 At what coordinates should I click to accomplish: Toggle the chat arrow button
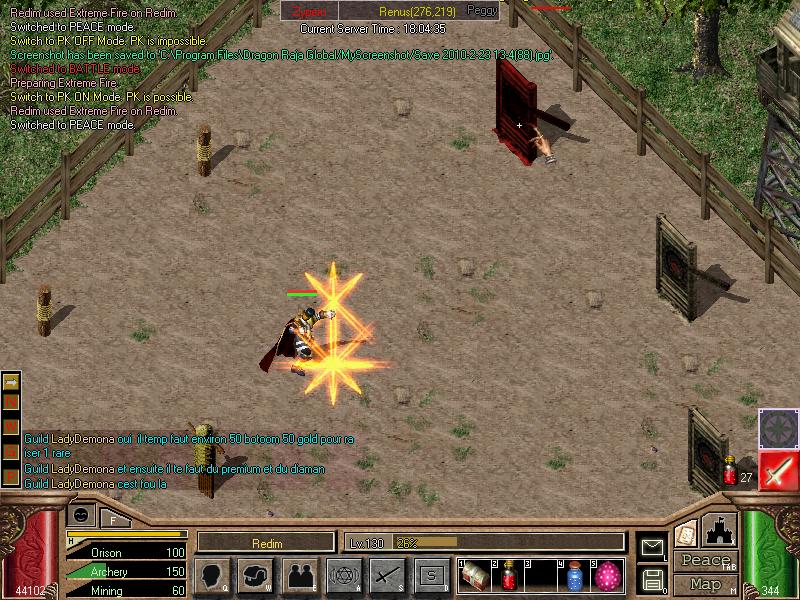point(11,381)
